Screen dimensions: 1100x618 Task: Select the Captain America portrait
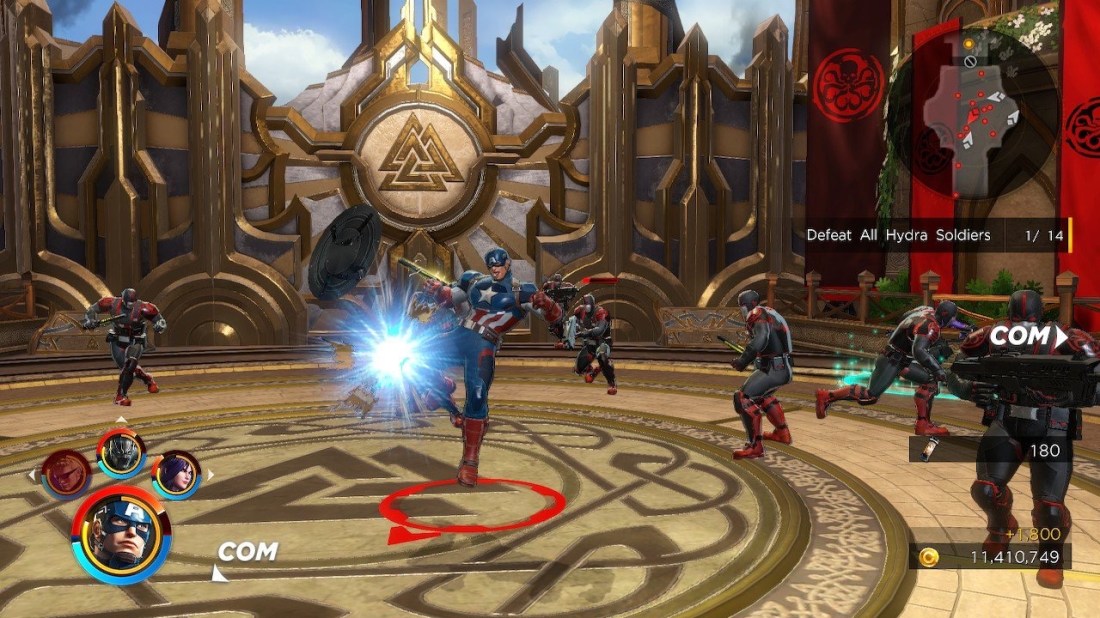(121, 534)
